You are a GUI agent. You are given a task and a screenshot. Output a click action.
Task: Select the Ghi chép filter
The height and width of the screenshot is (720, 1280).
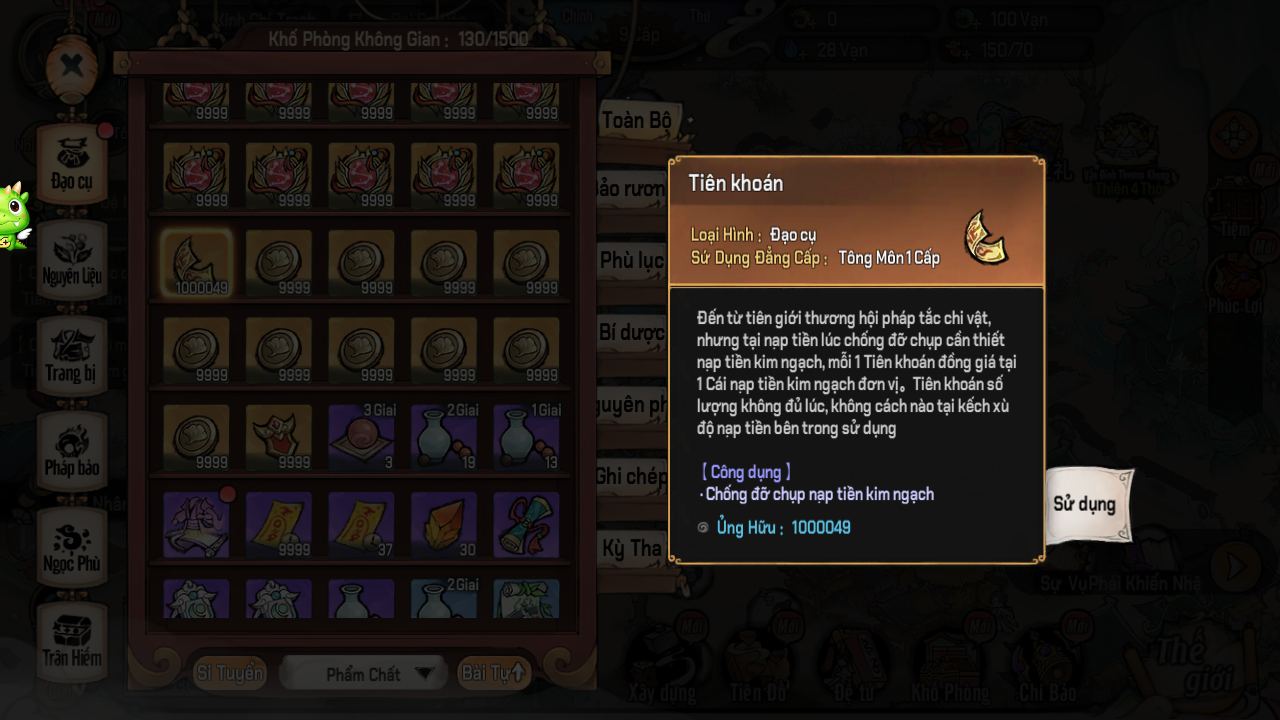(632, 477)
